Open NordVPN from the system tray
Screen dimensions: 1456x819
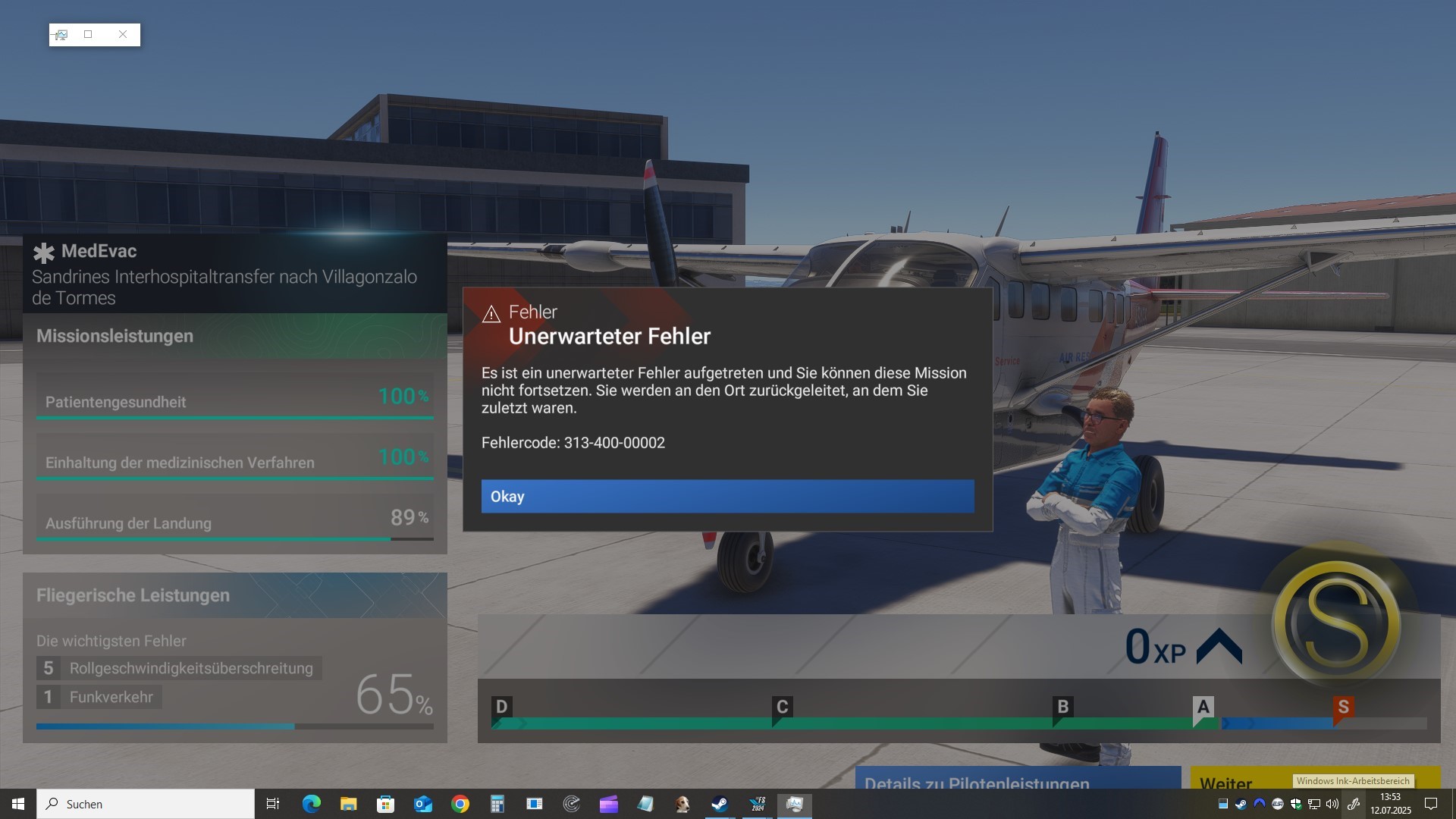[1258, 804]
